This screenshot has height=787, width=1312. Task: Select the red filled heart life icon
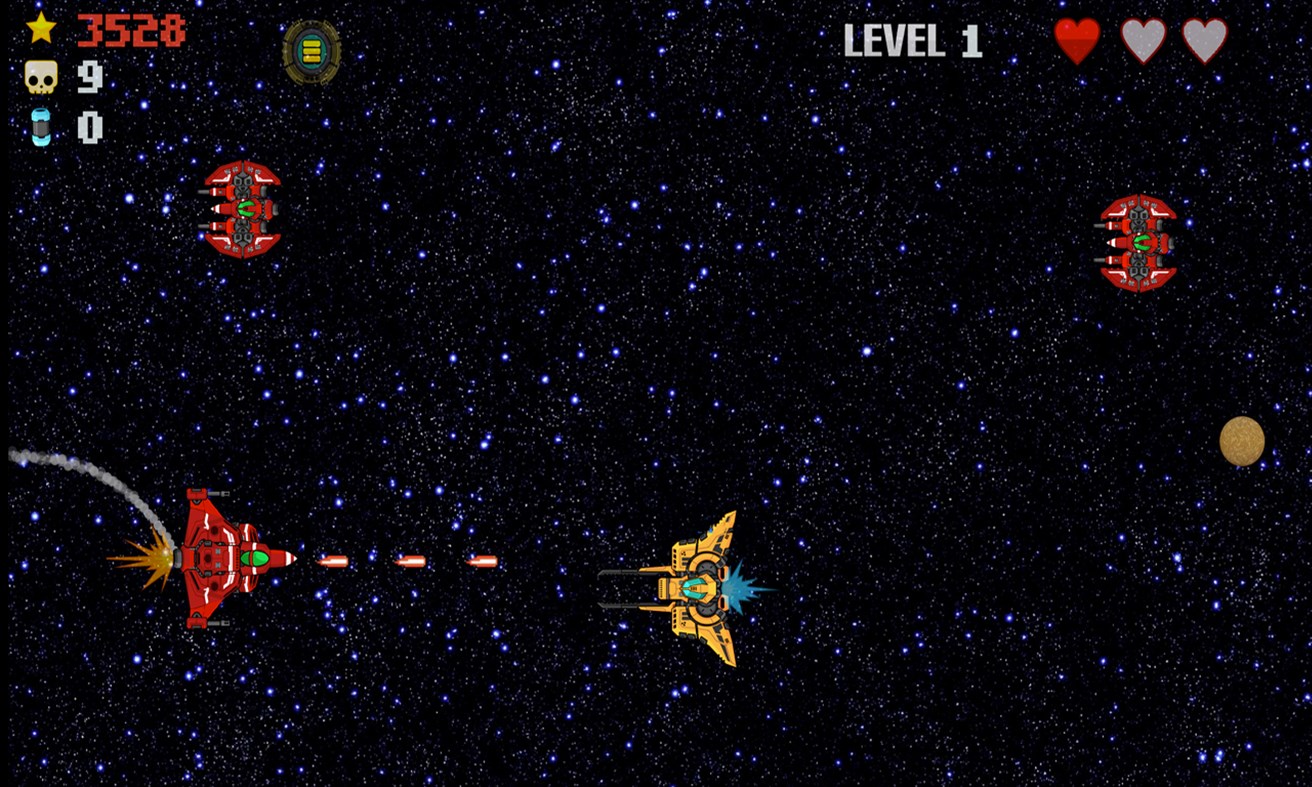pos(1078,42)
